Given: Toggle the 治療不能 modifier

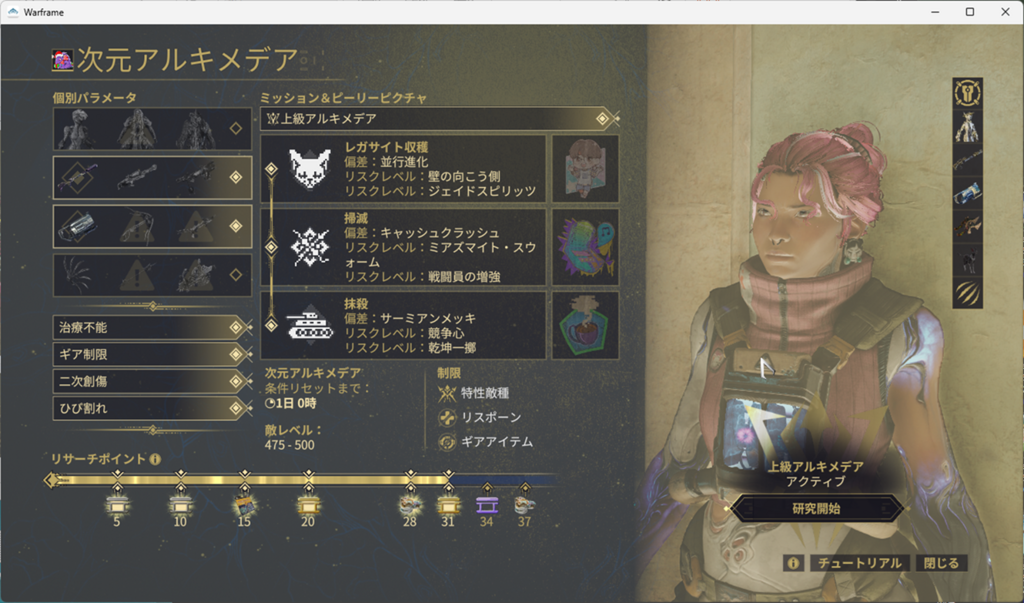Looking at the screenshot, I should click(150, 327).
